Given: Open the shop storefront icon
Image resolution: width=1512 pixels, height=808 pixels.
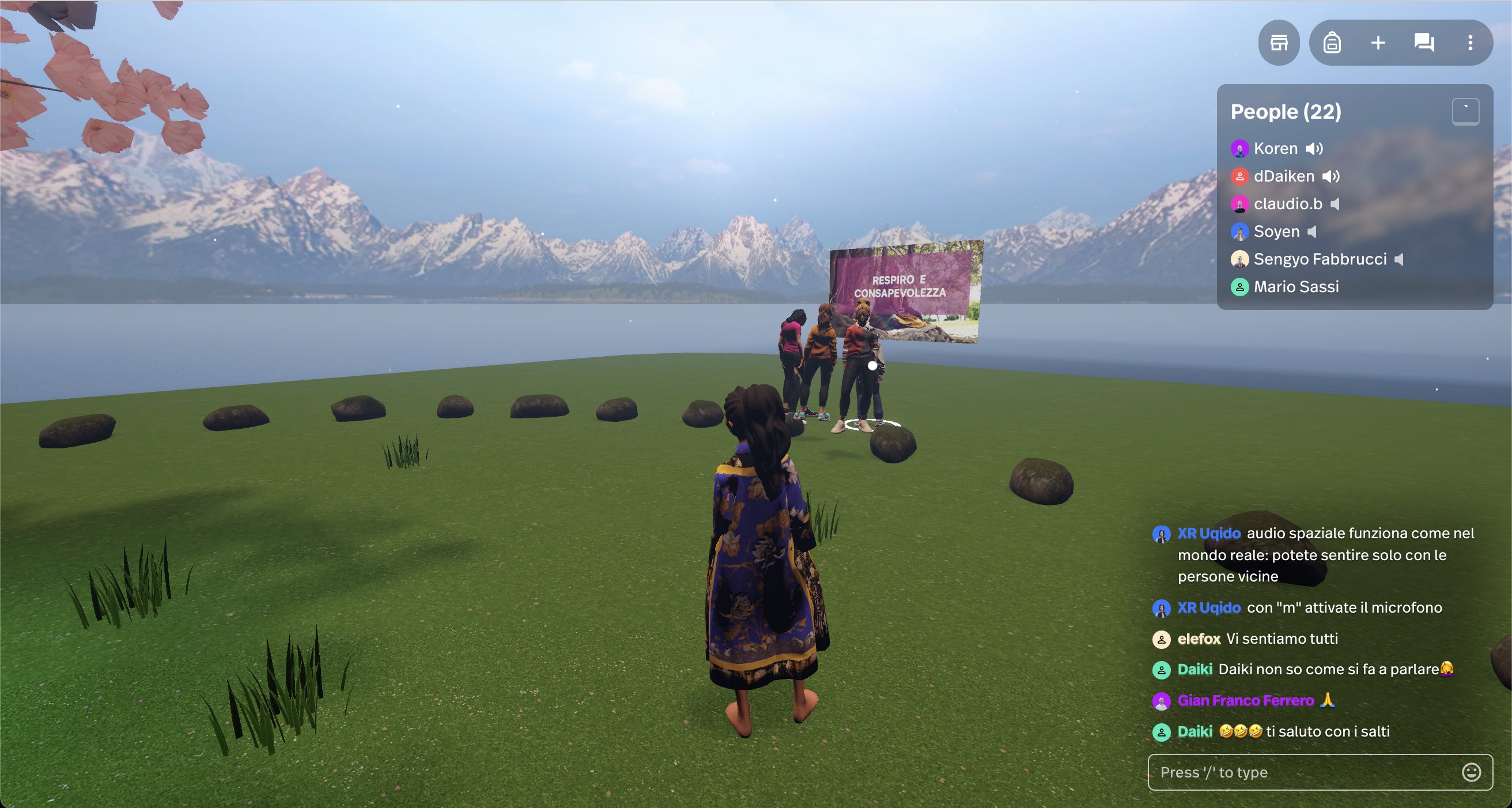Looking at the screenshot, I should pos(1279,43).
